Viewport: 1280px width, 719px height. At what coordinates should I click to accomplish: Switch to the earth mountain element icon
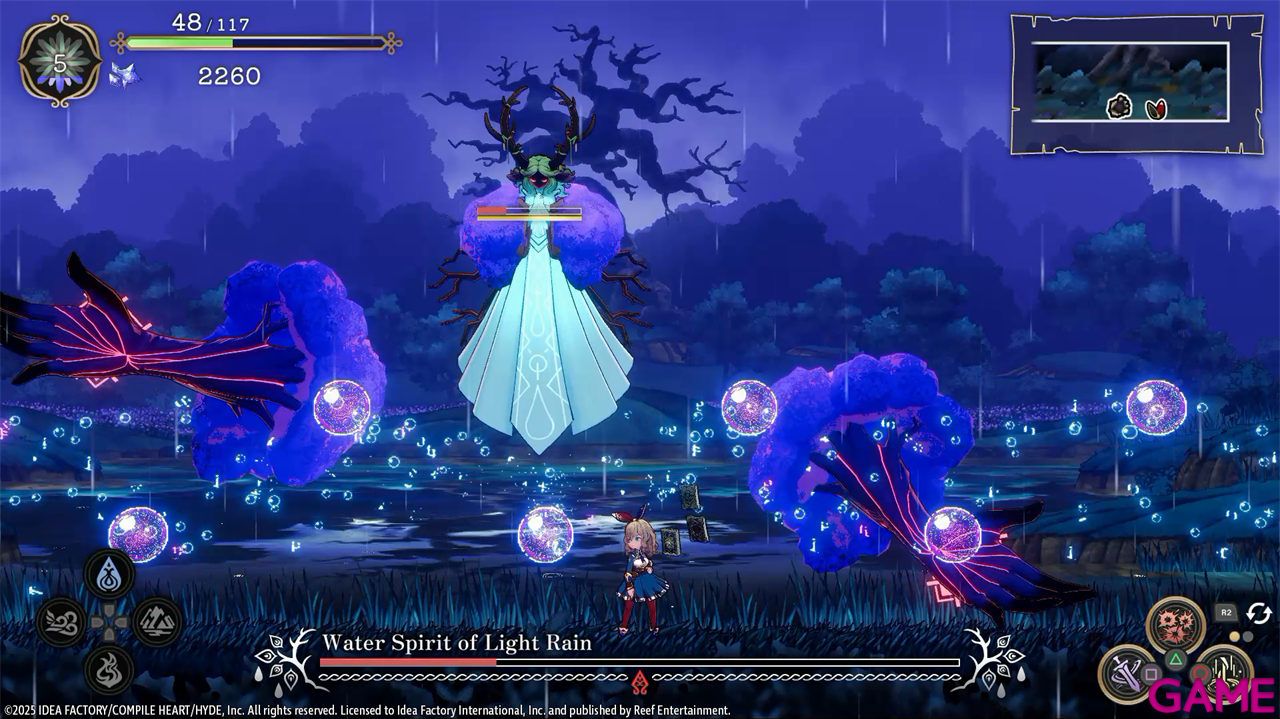[157, 622]
